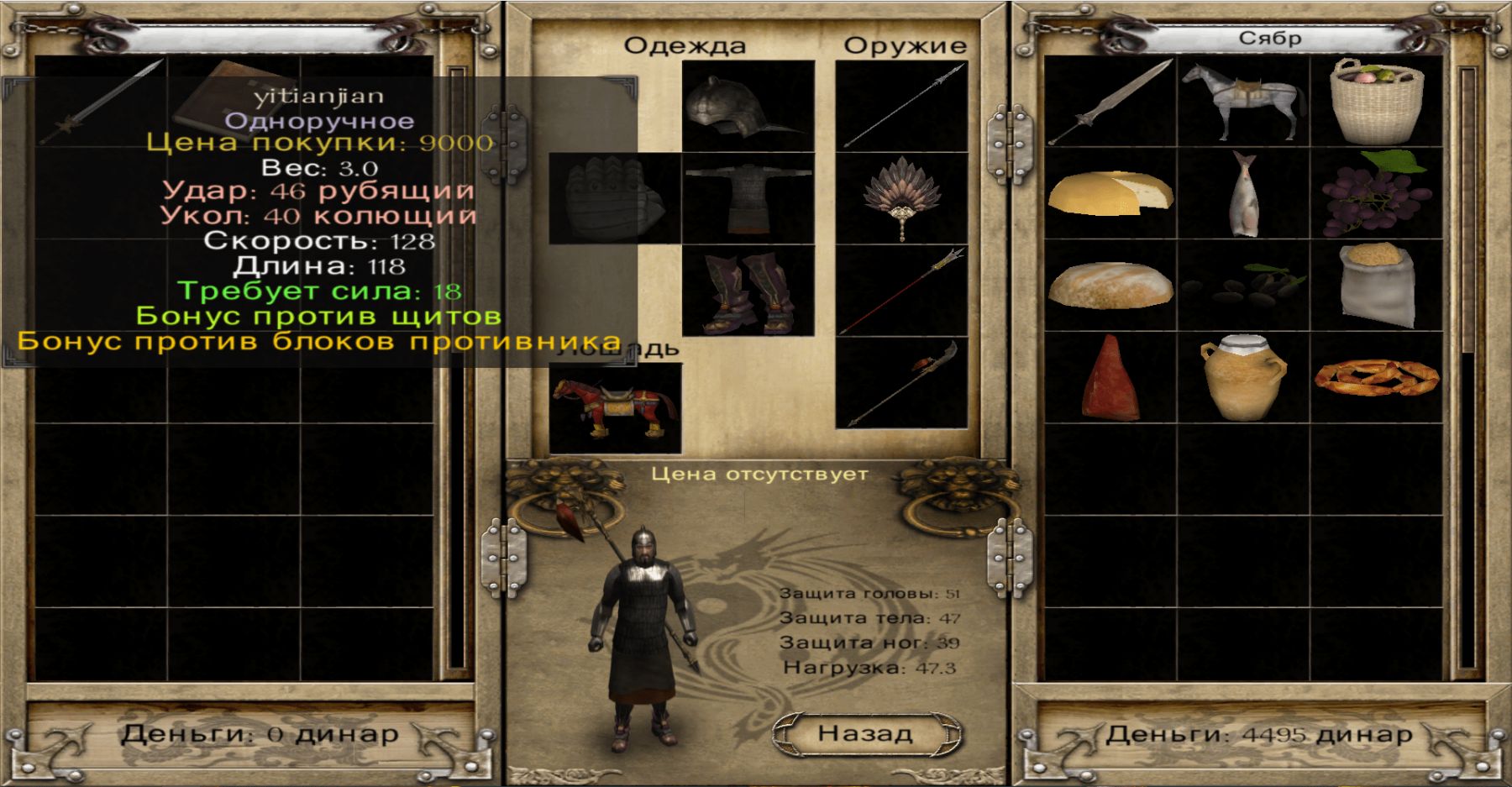Choose the fruit basket item

1377,102
